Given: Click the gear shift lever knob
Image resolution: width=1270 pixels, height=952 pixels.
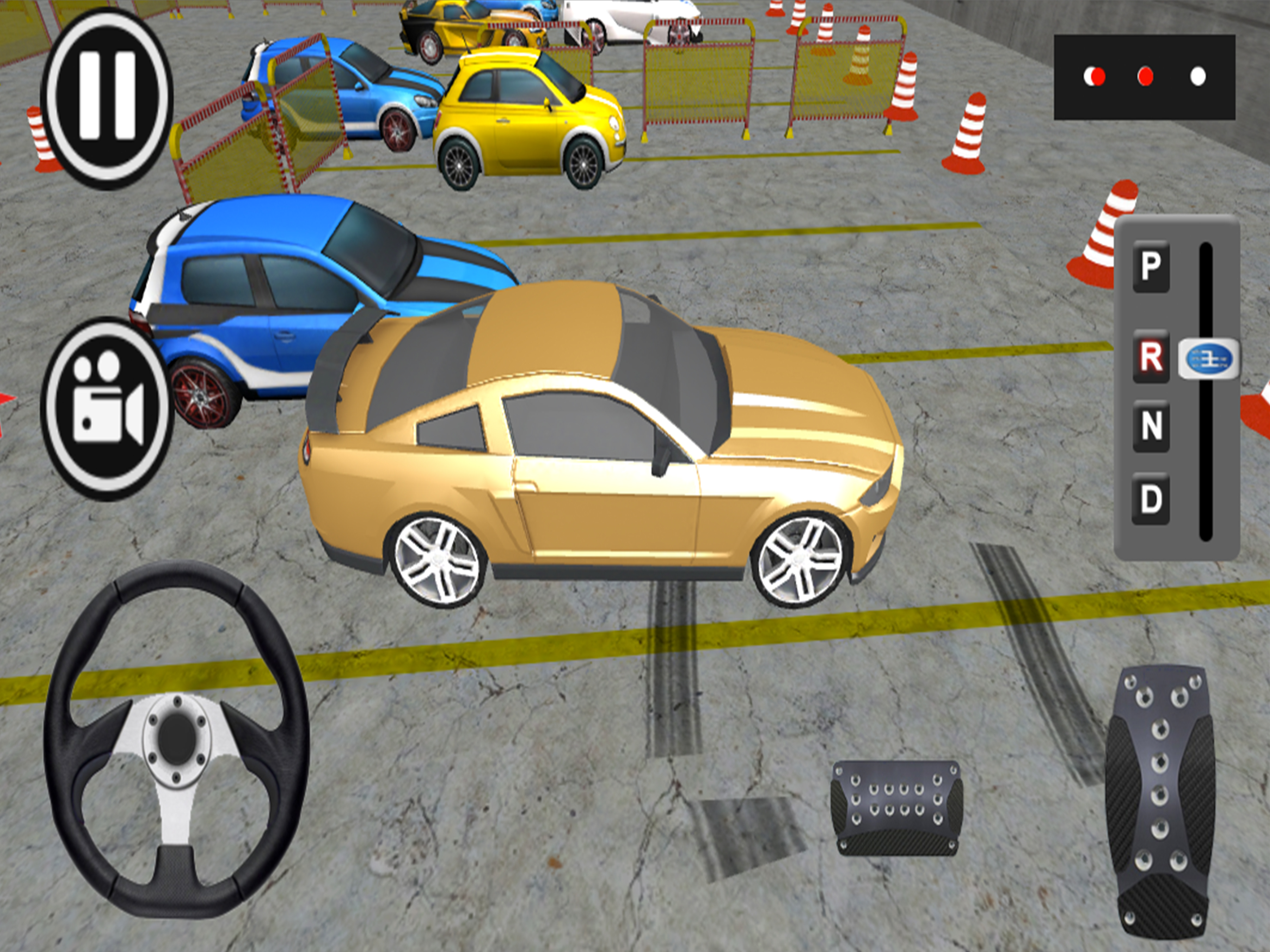Looking at the screenshot, I should coord(1208,359).
